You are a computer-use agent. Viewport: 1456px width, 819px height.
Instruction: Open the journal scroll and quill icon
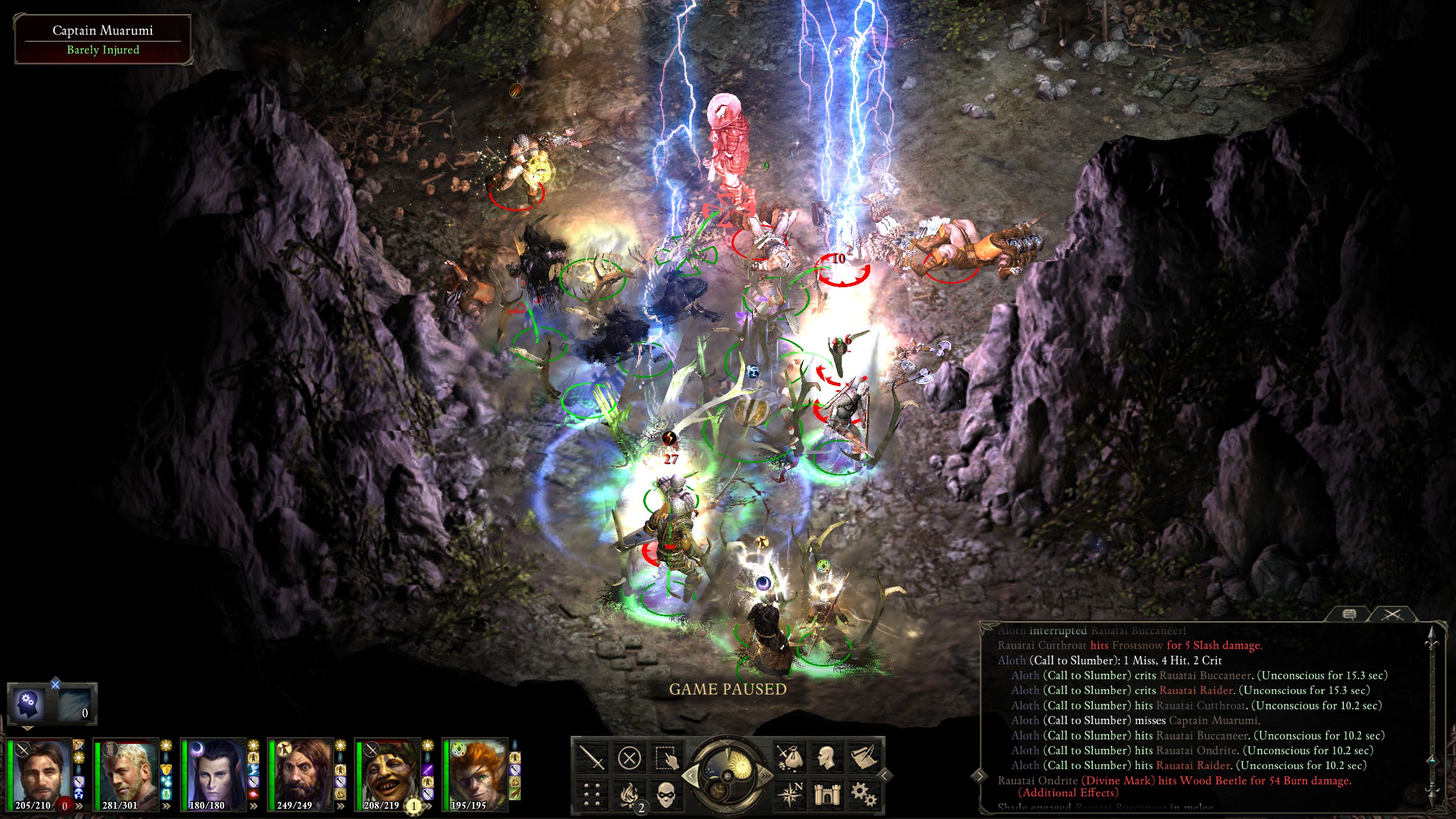pos(863,758)
